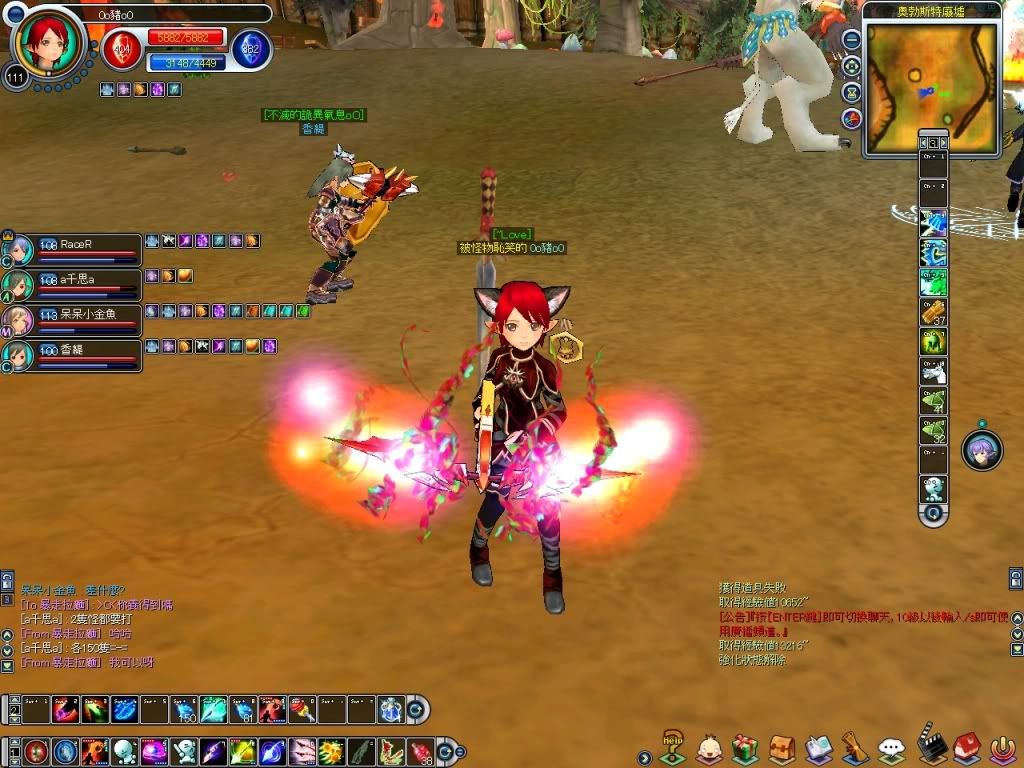Viewport: 1024px width, 768px height.
Task: Use the wooden logs item slot with 37
Action: click(933, 312)
